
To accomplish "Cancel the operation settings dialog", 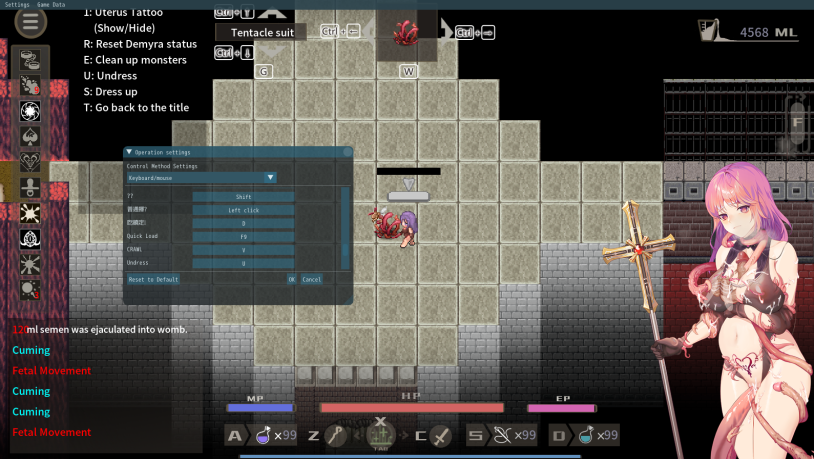I will point(311,279).
